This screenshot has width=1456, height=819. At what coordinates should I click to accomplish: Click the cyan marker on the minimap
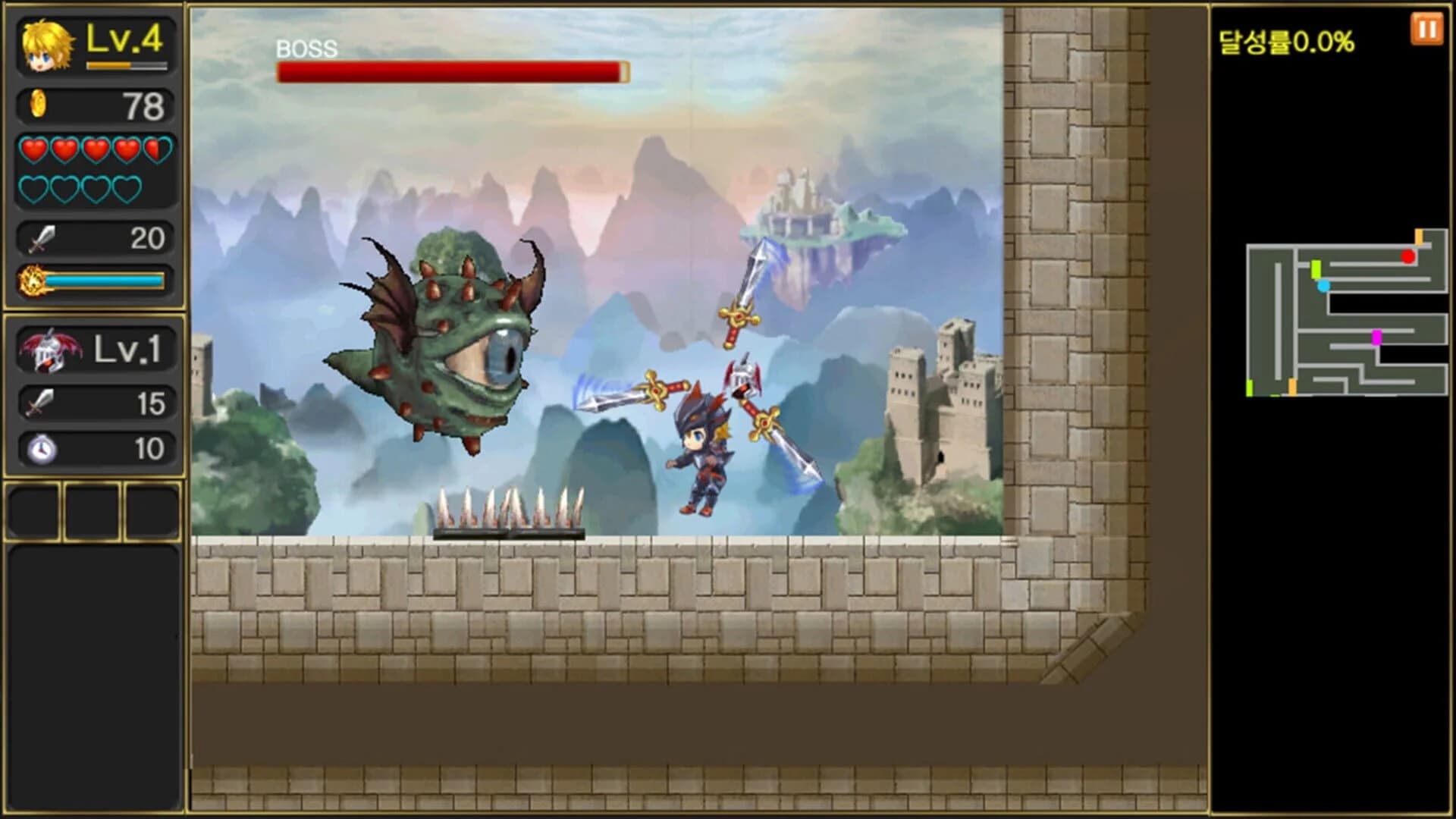(1325, 287)
